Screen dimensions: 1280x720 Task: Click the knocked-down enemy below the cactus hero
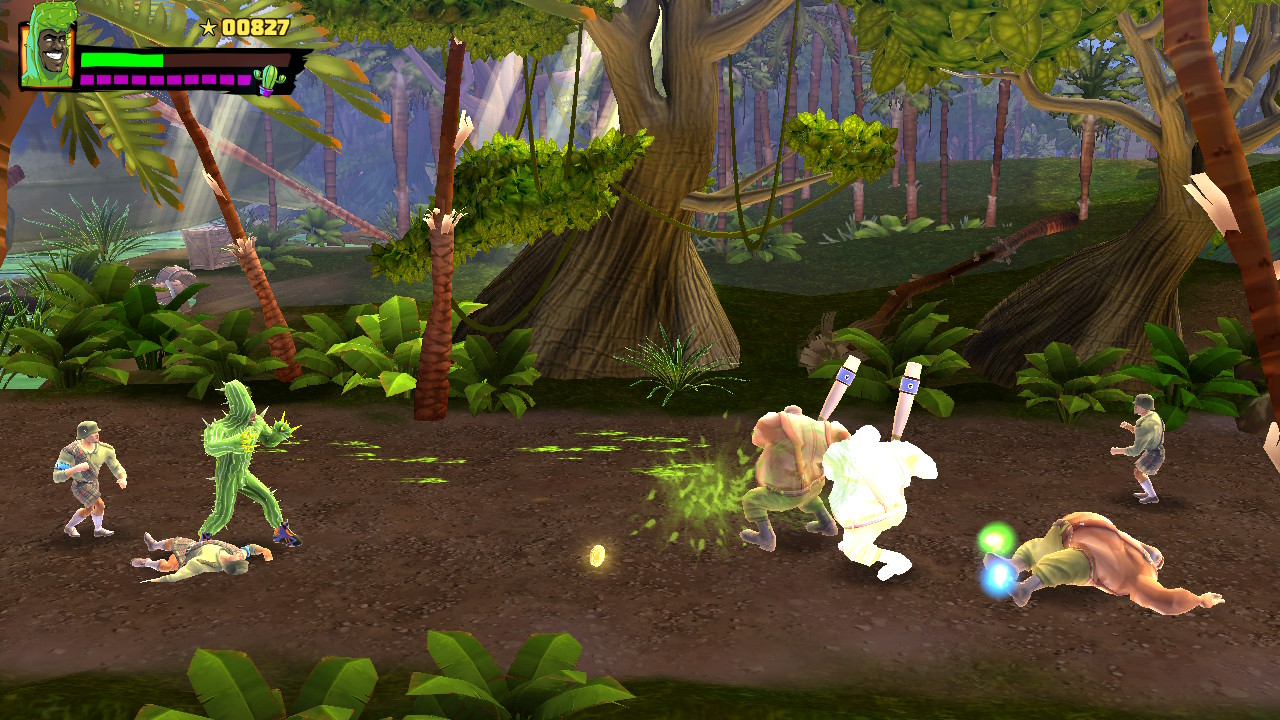205,560
